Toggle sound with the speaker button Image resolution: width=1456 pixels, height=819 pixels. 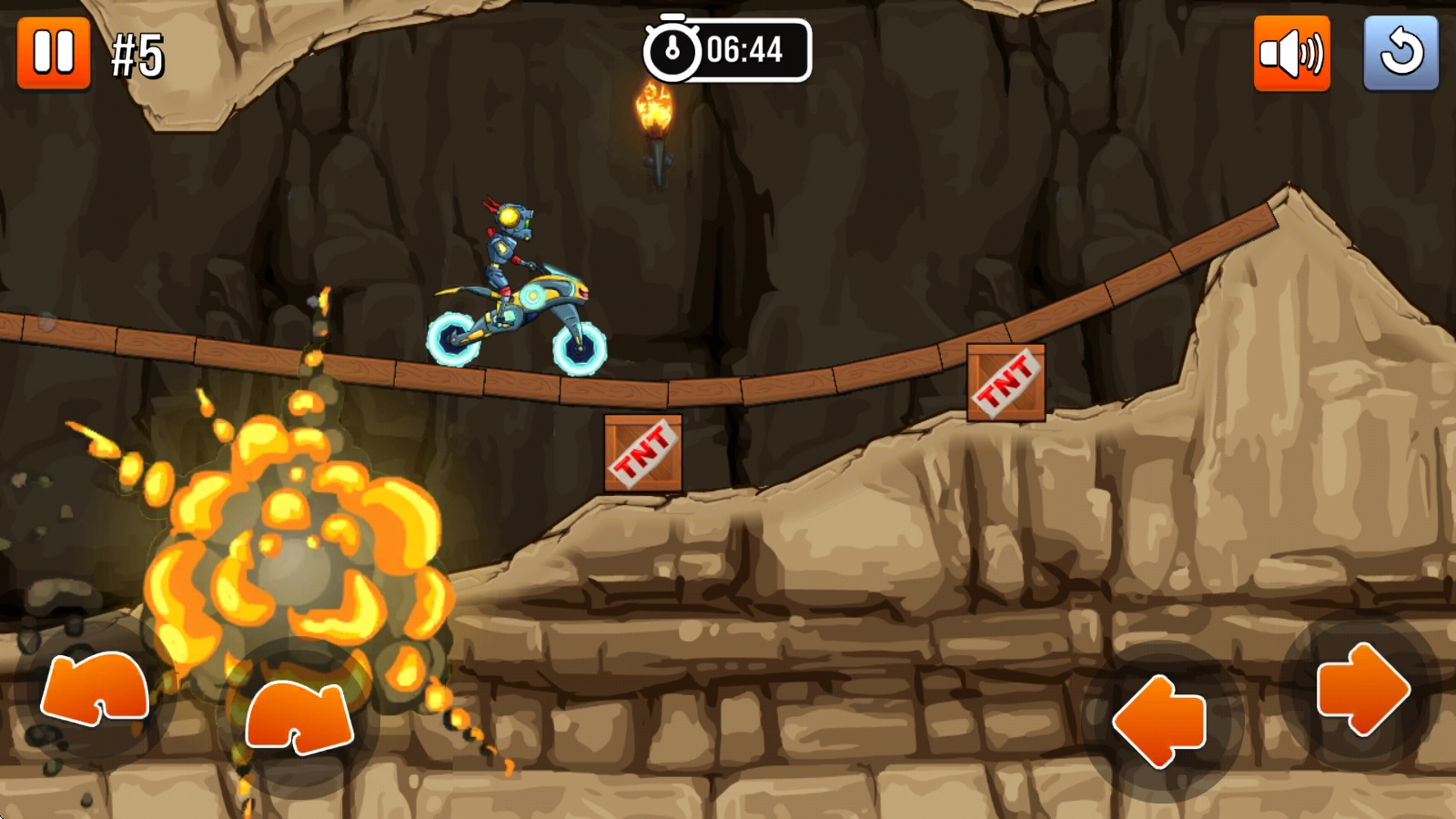[x=1291, y=54]
